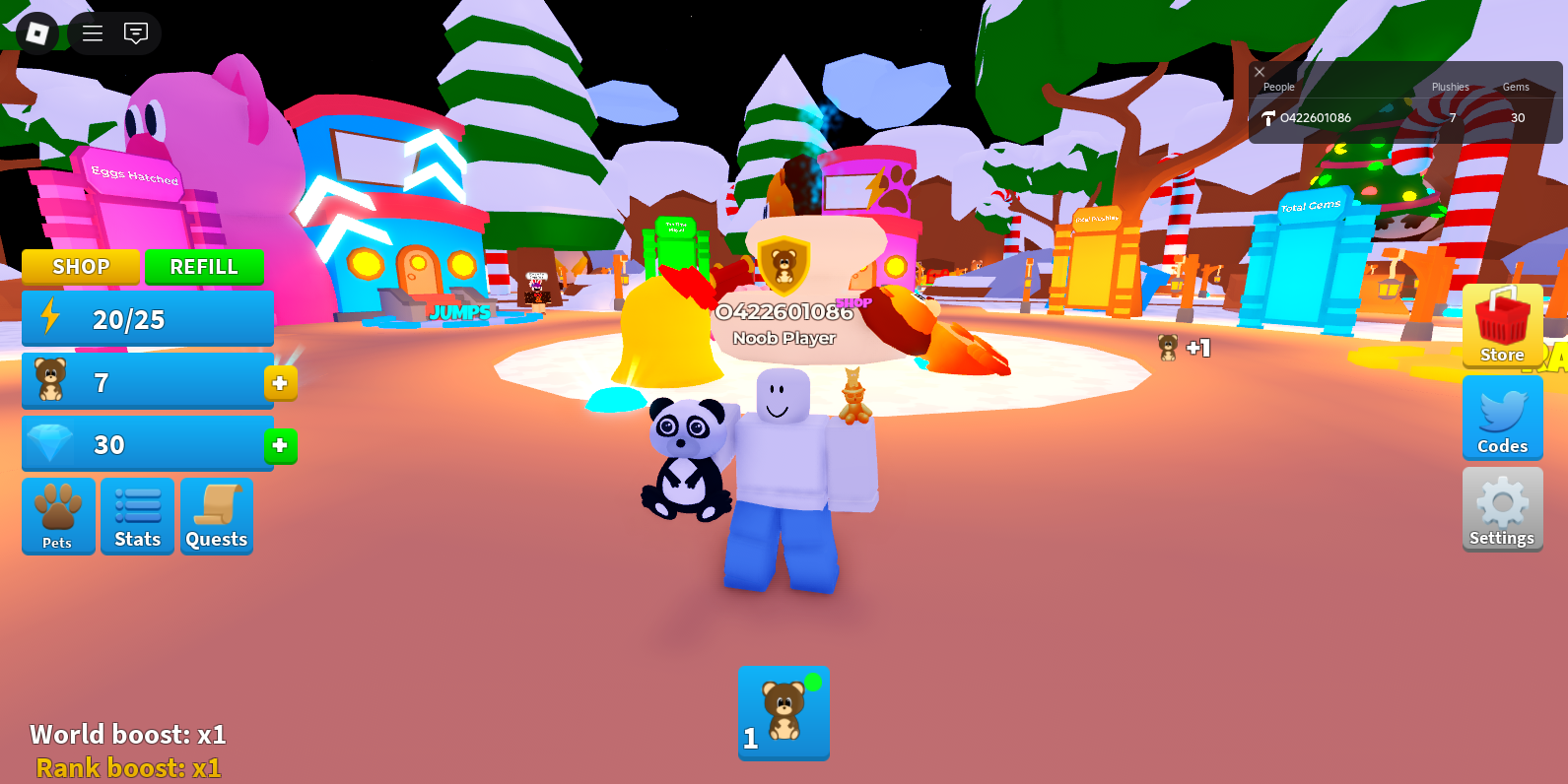Open the Pets panel via paw icon
The height and width of the screenshot is (784, 1568).
[58, 516]
